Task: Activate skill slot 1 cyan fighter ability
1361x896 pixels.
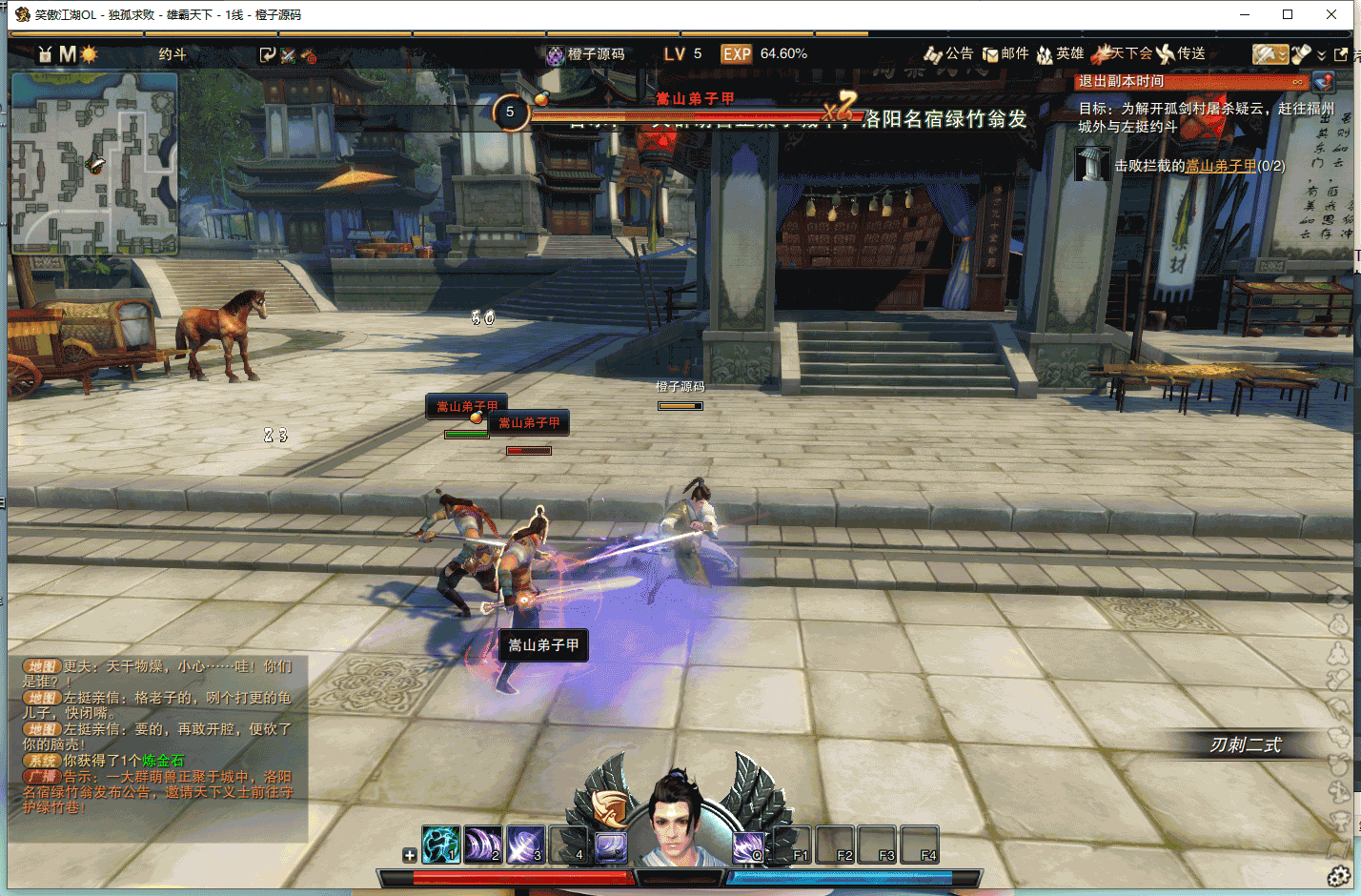Action: 441,845
